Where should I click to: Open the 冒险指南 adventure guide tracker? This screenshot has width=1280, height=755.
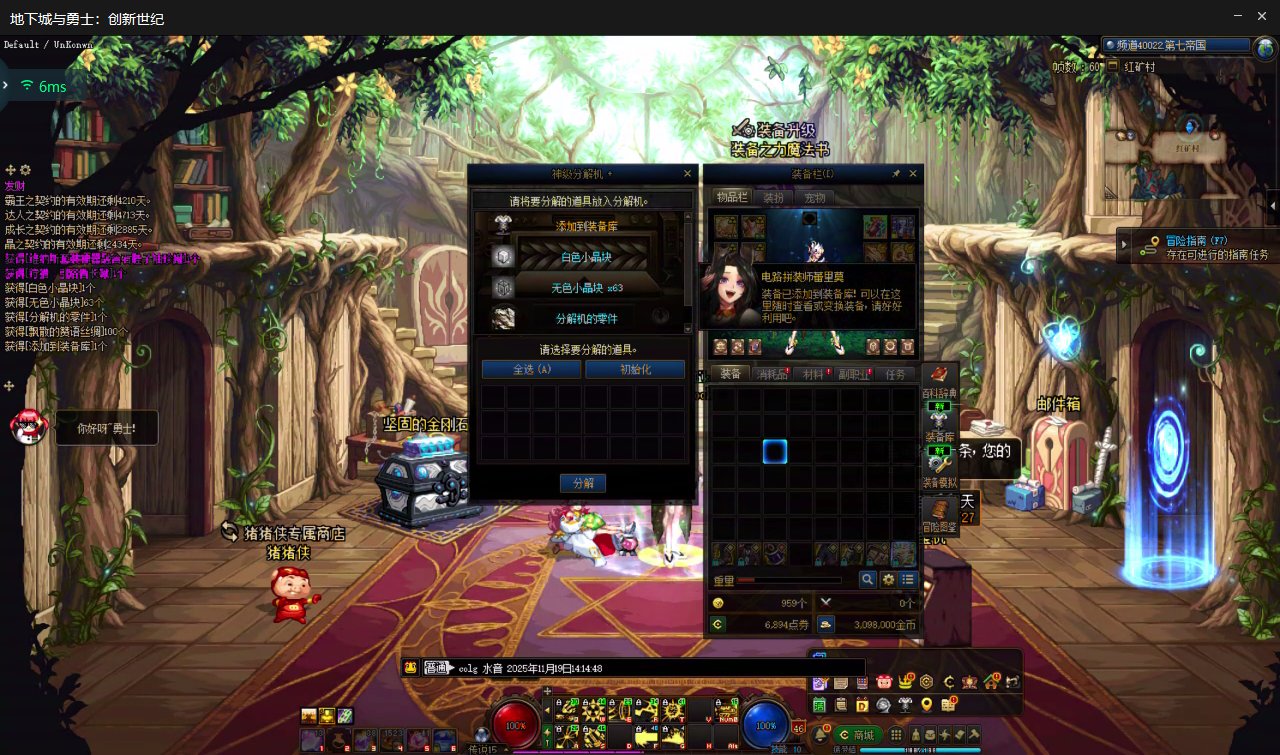1196,246
